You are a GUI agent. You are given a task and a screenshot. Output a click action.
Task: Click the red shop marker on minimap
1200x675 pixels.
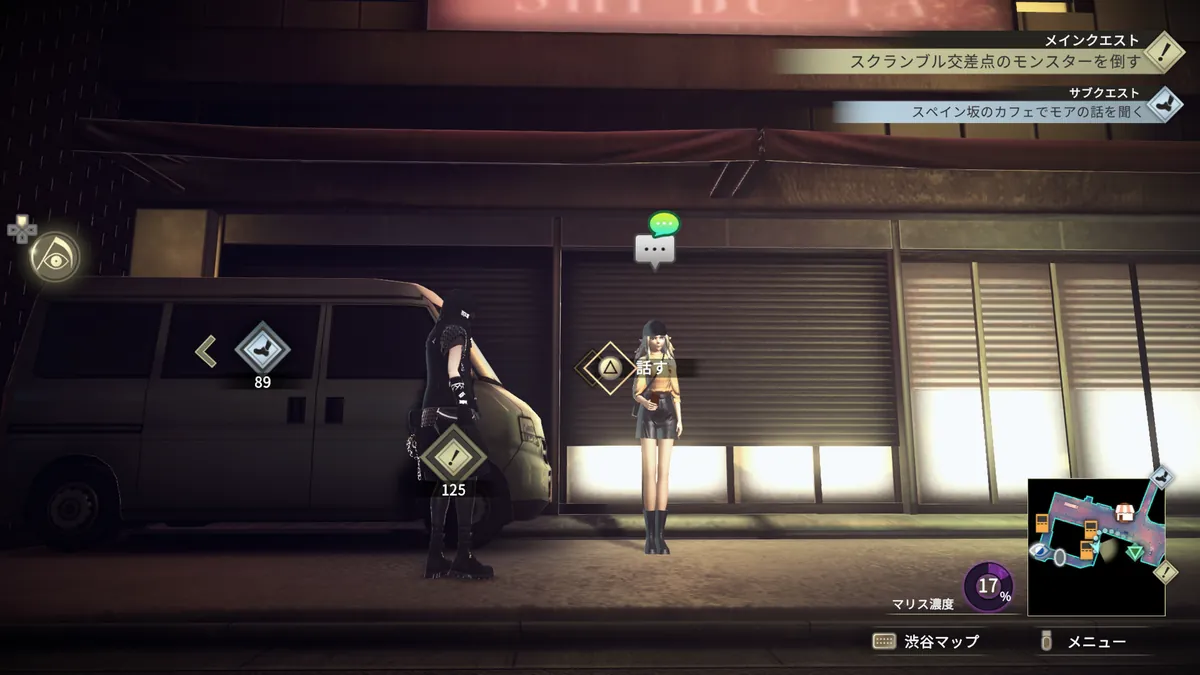[1125, 511]
